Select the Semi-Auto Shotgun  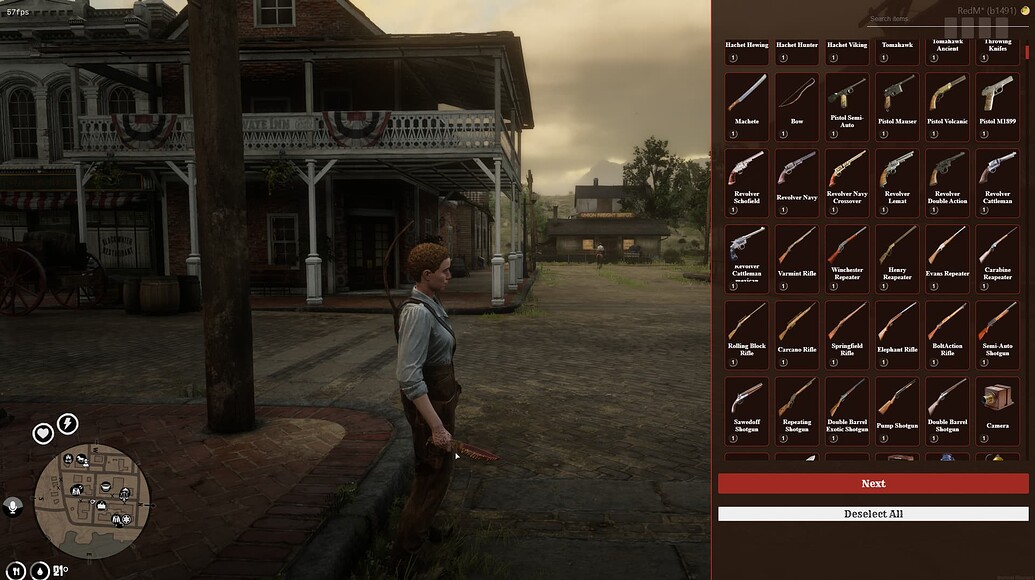(997, 334)
